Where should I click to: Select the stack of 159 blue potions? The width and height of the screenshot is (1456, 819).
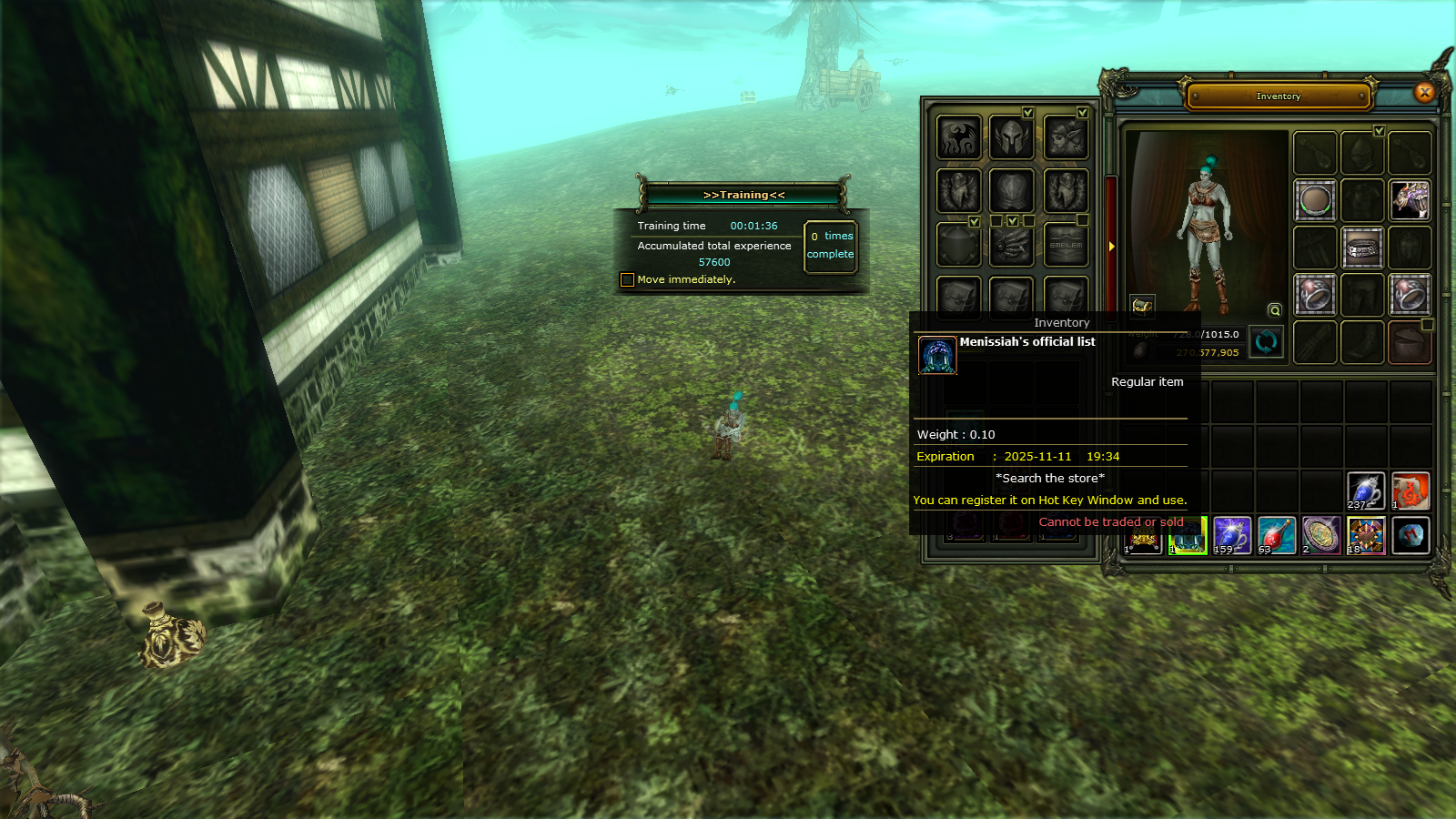[1231, 535]
